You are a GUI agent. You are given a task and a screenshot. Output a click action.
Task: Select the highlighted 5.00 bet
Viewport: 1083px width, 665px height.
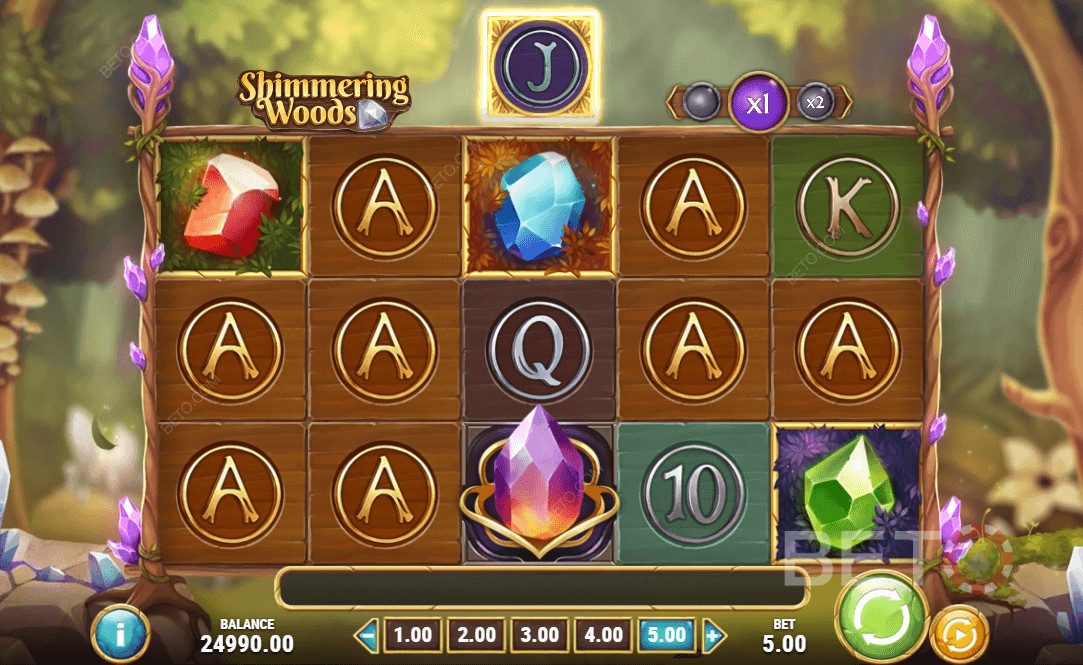[667, 635]
